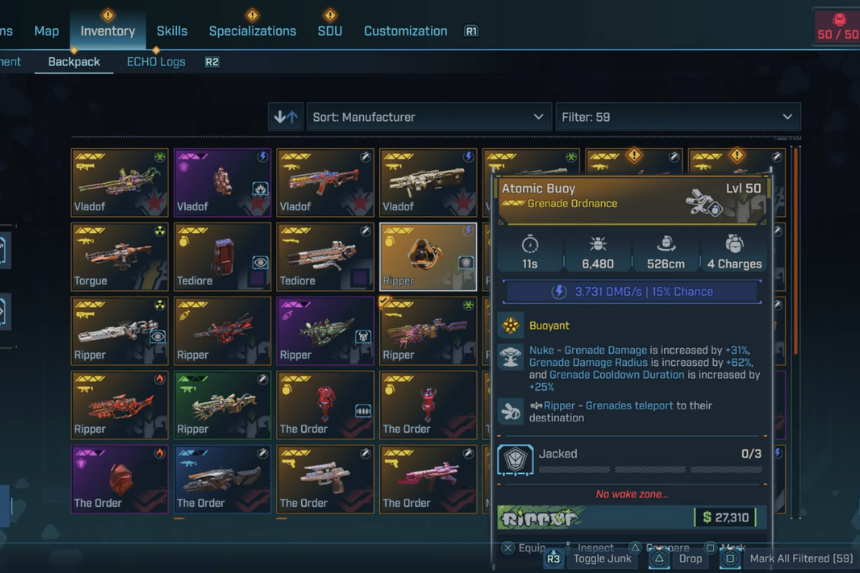
Task: Choose the blue-rarity The Order gun
Action: point(223,478)
